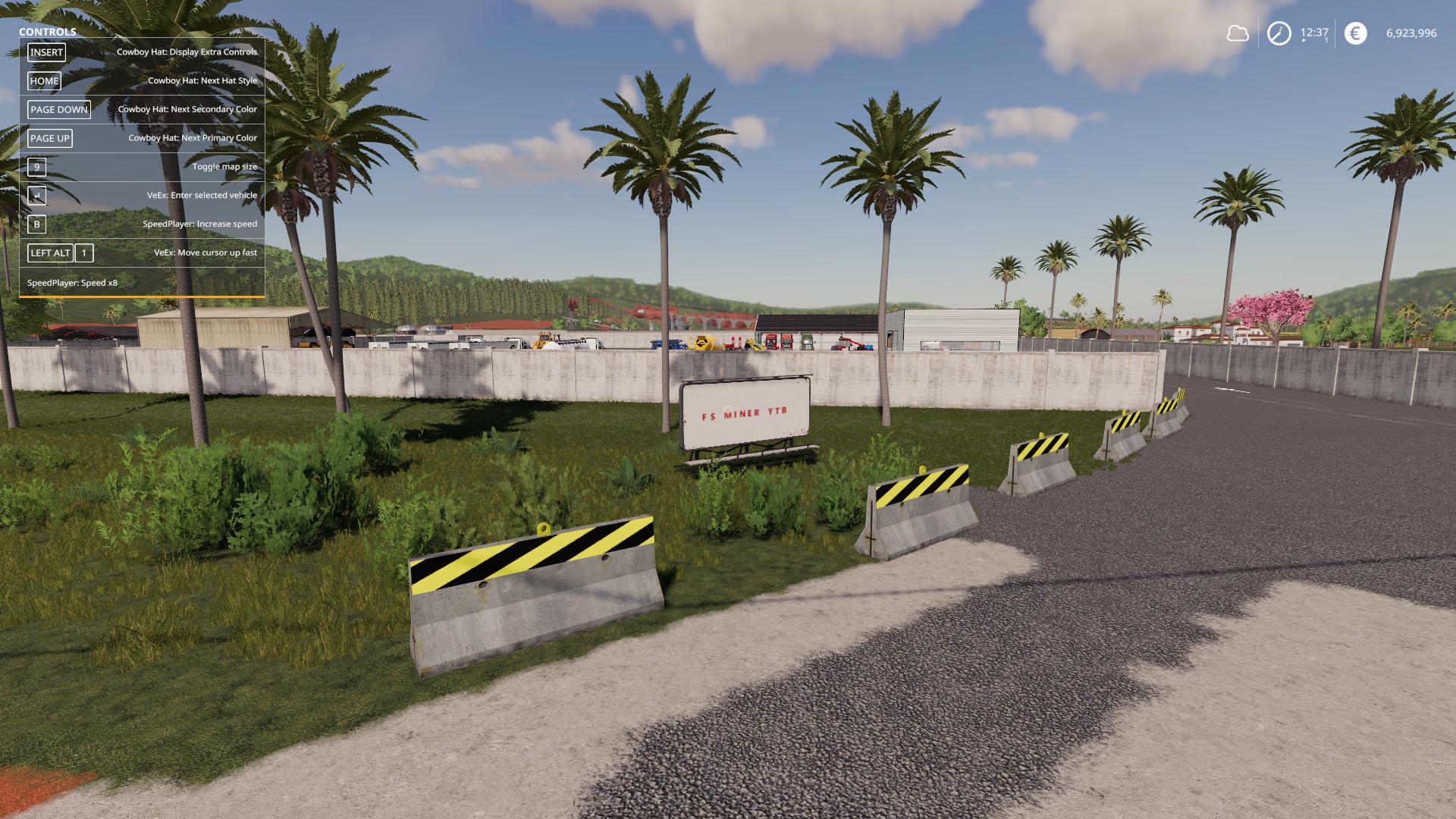
Task: Expand the CONTROLS panel header
Action: (x=47, y=33)
